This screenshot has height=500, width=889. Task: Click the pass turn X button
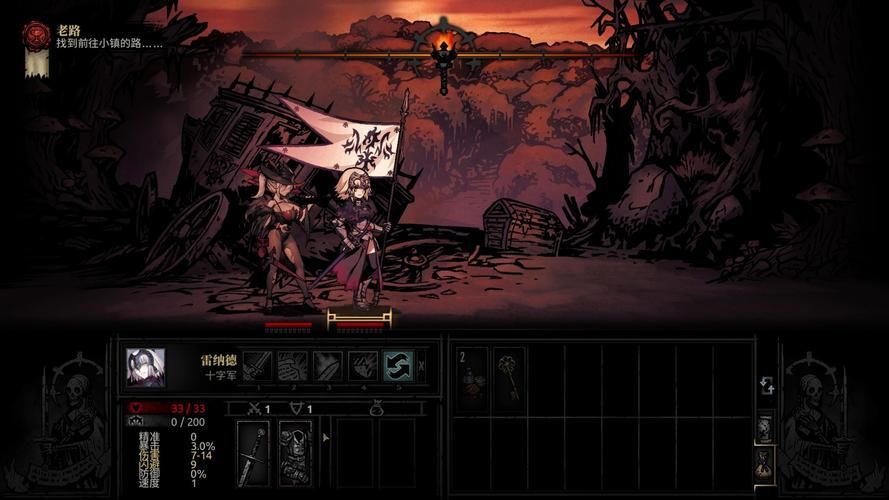(421, 366)
